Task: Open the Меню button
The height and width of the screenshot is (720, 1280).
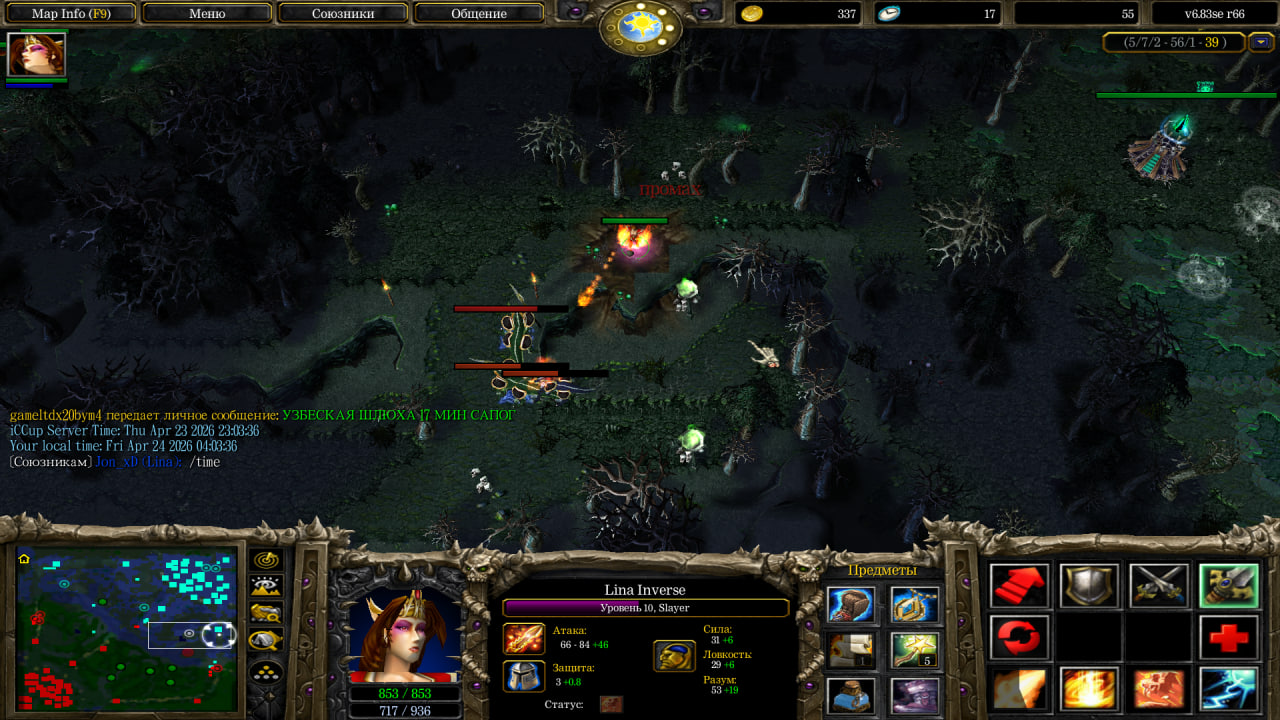Action: point(207,14)
